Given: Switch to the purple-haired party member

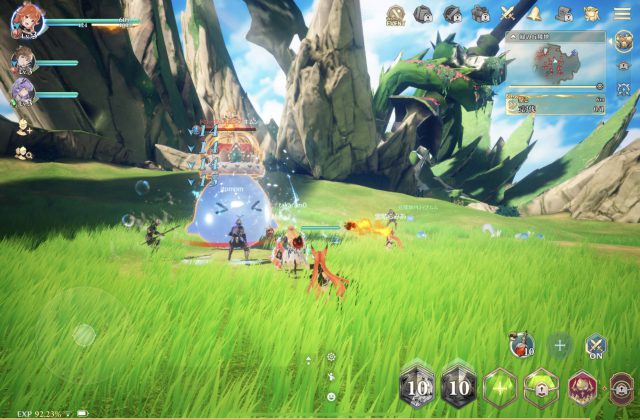Looking at the screenshot, I should (x=23, y=91).
